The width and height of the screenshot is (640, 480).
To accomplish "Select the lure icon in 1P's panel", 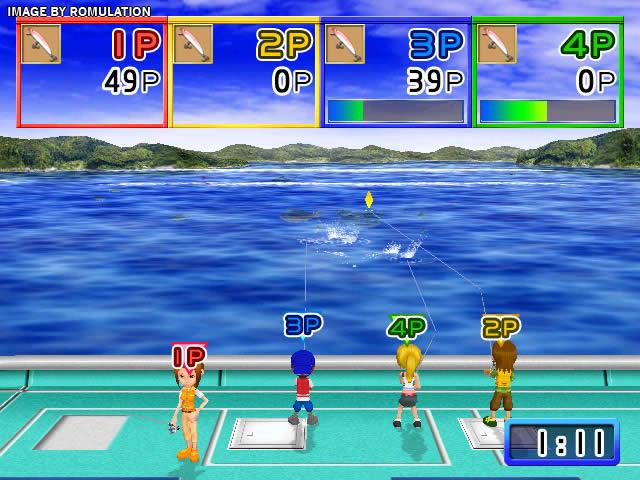I will coord(41,44).
